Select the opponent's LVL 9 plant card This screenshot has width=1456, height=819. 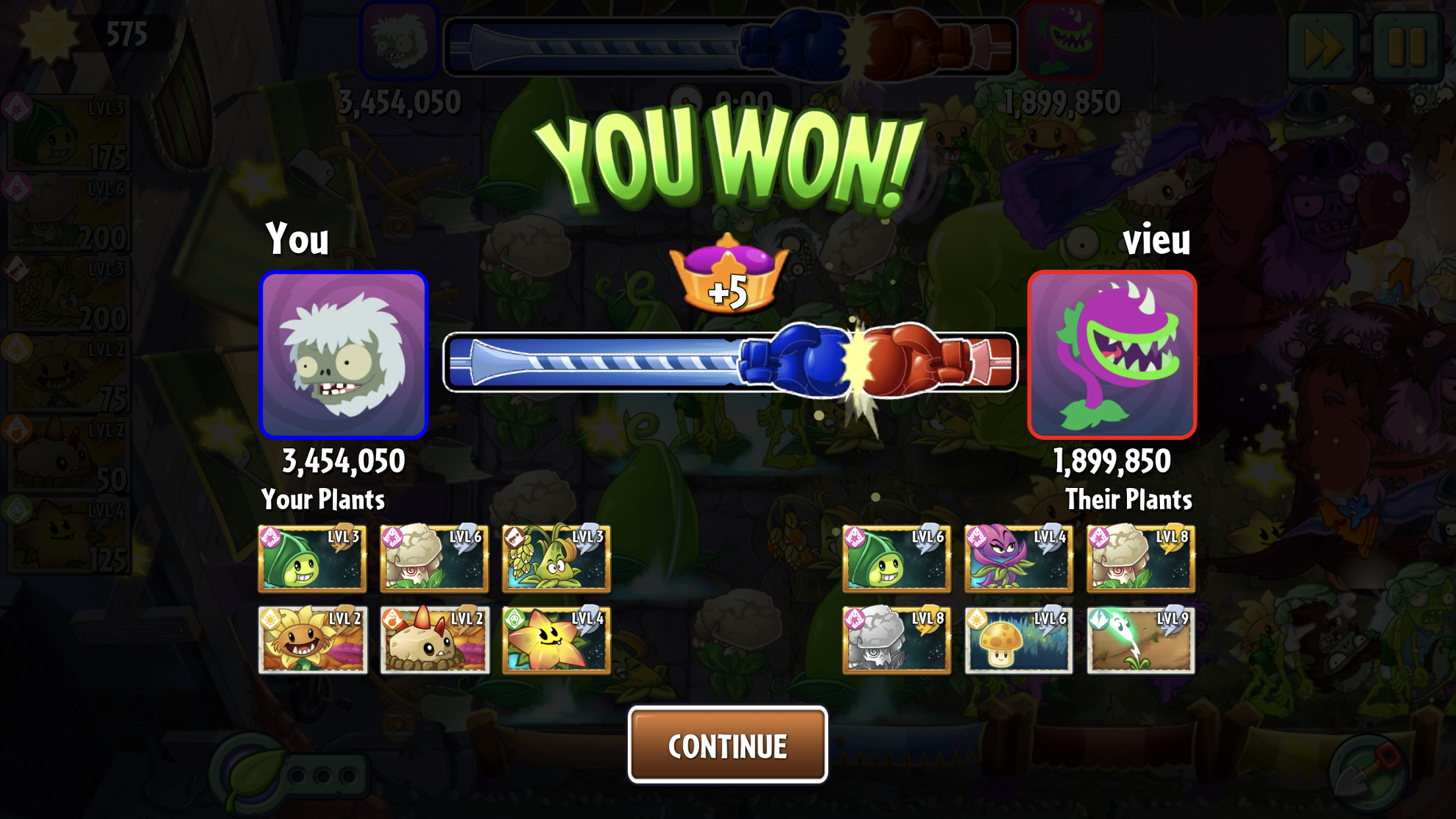click(1140, 640)
